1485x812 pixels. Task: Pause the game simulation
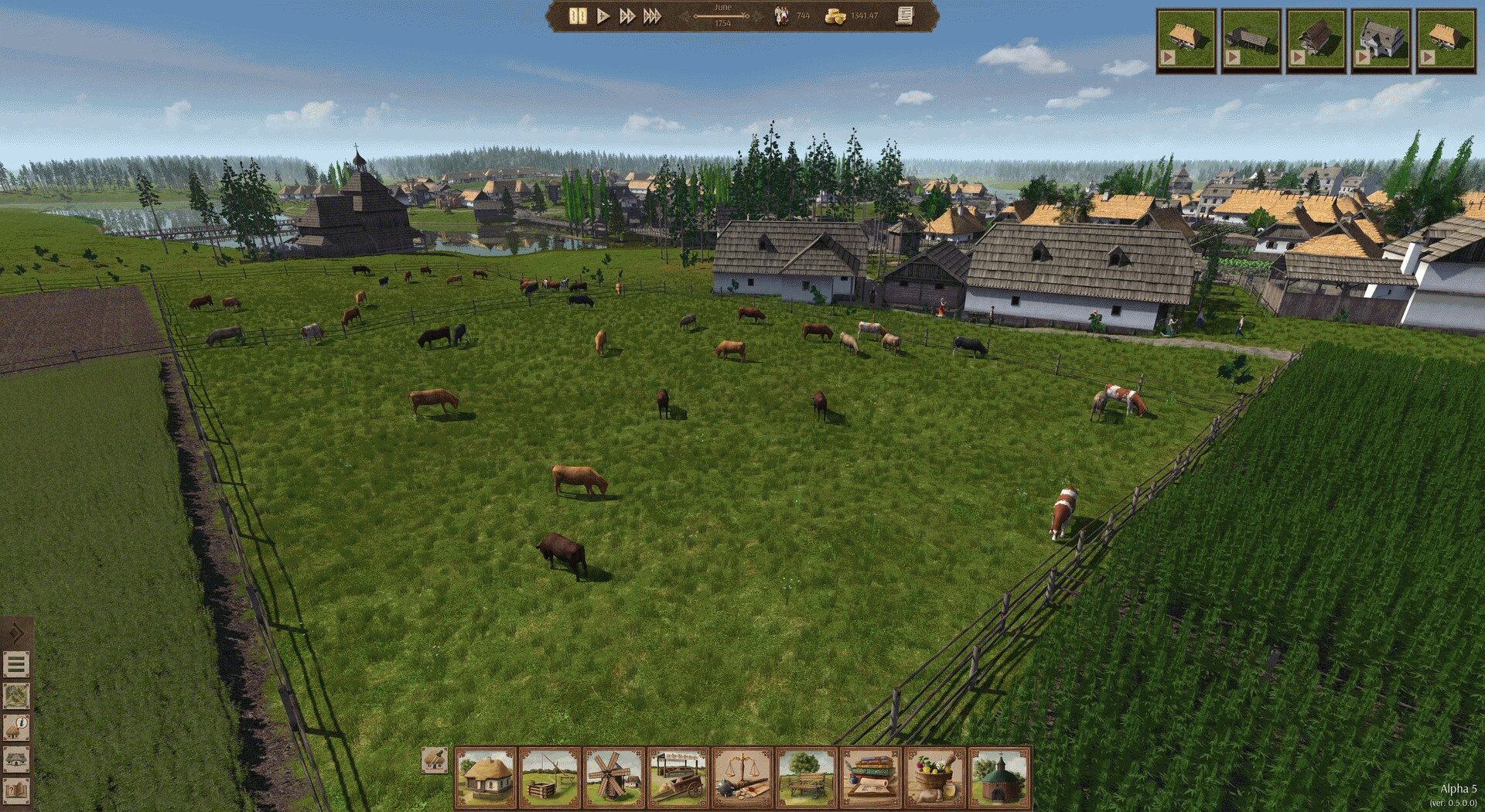click(x=577, y=16)
